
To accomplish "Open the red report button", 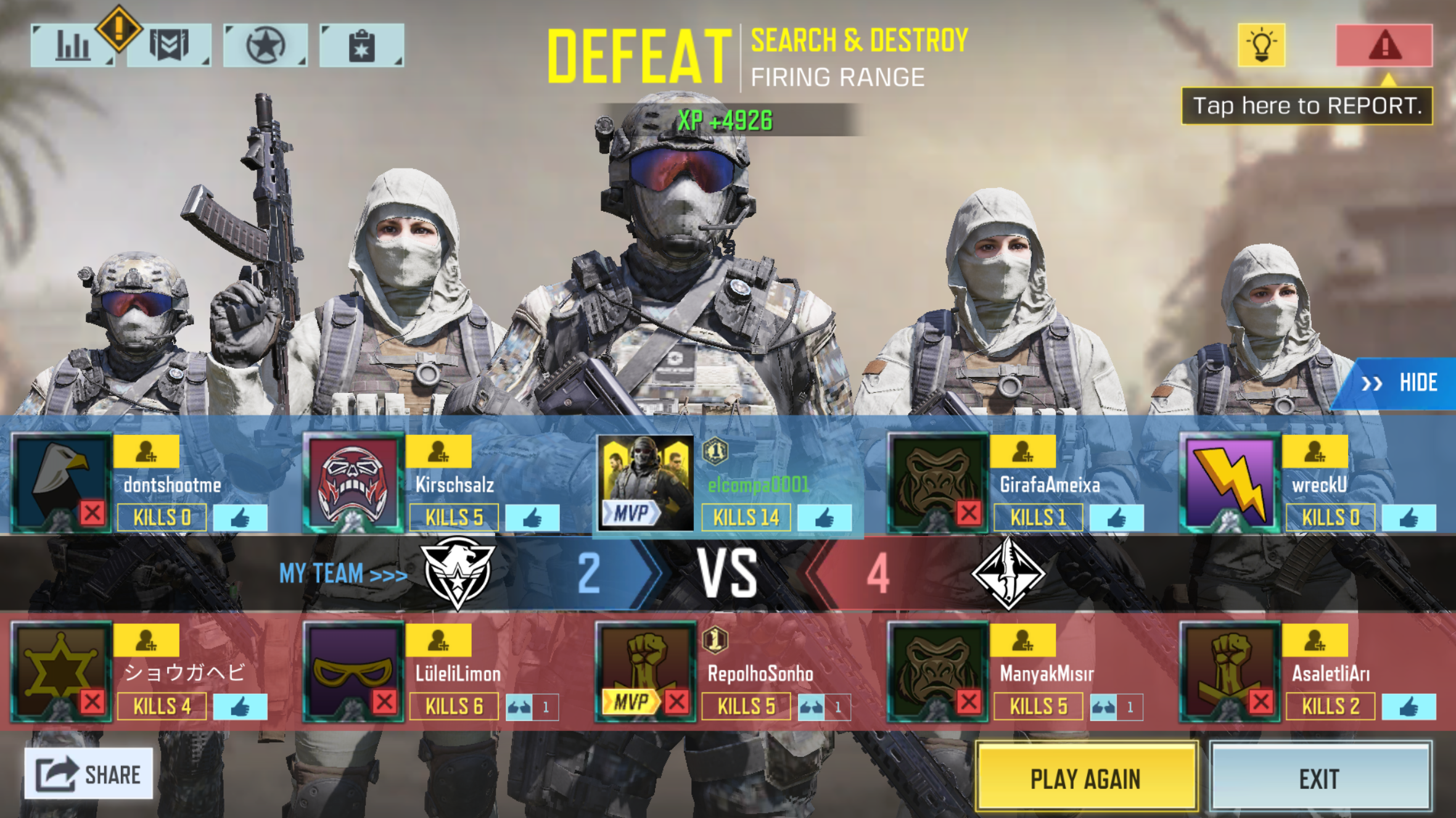I will [1384, 45].
